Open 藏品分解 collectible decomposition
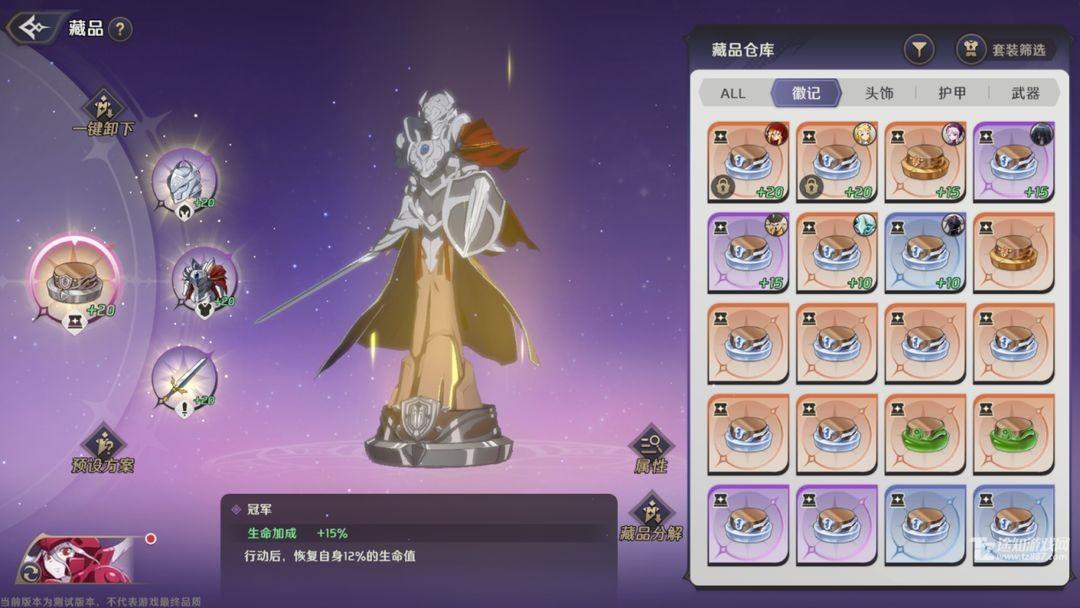The image size is (1080, 608). tap(651, 517)
